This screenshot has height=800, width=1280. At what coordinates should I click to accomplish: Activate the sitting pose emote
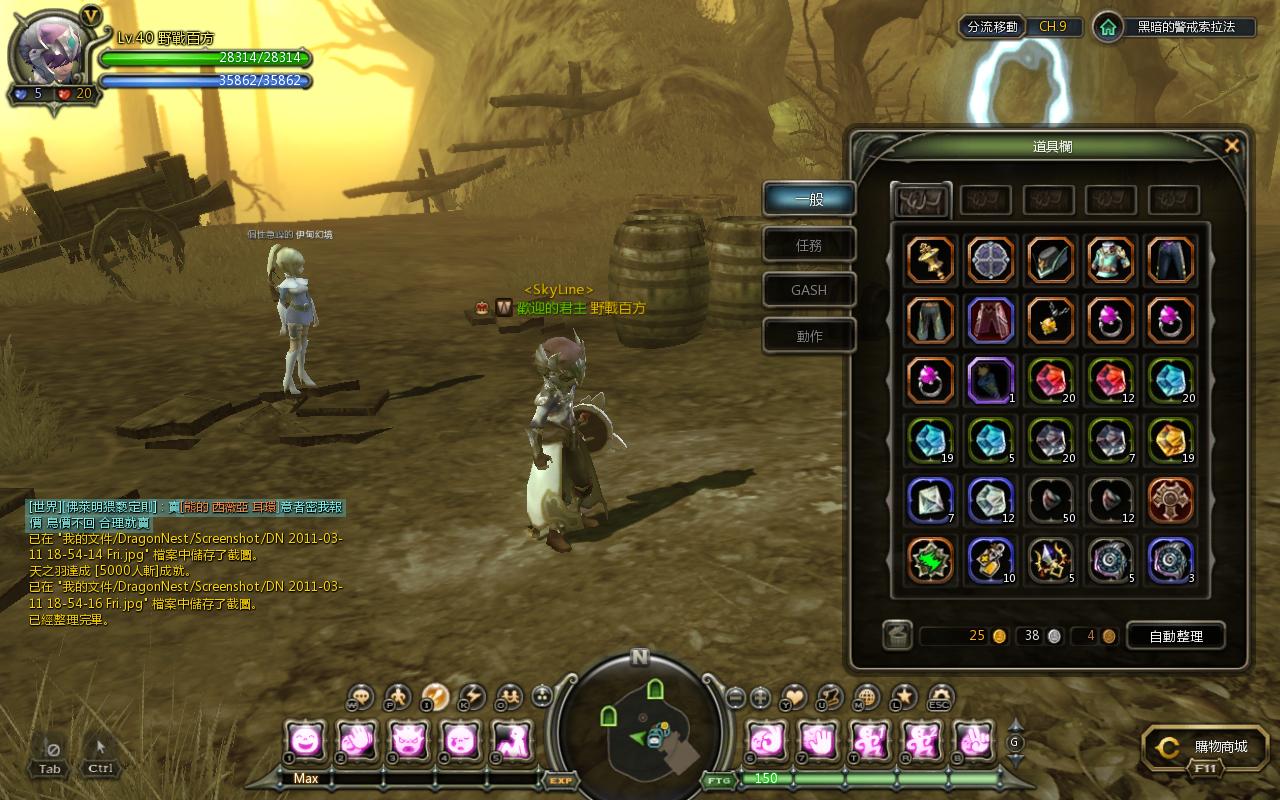click(511, 741)
